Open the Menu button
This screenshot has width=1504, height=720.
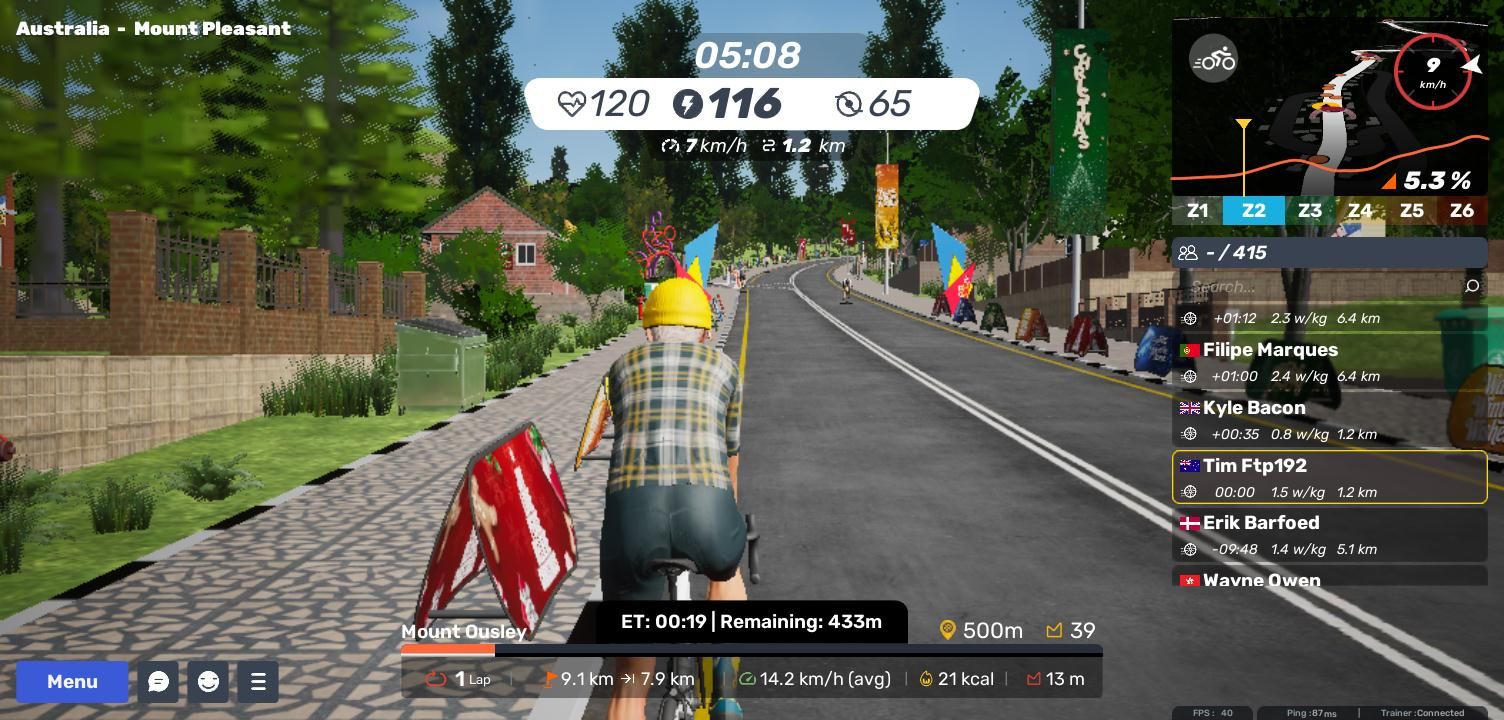72,682
